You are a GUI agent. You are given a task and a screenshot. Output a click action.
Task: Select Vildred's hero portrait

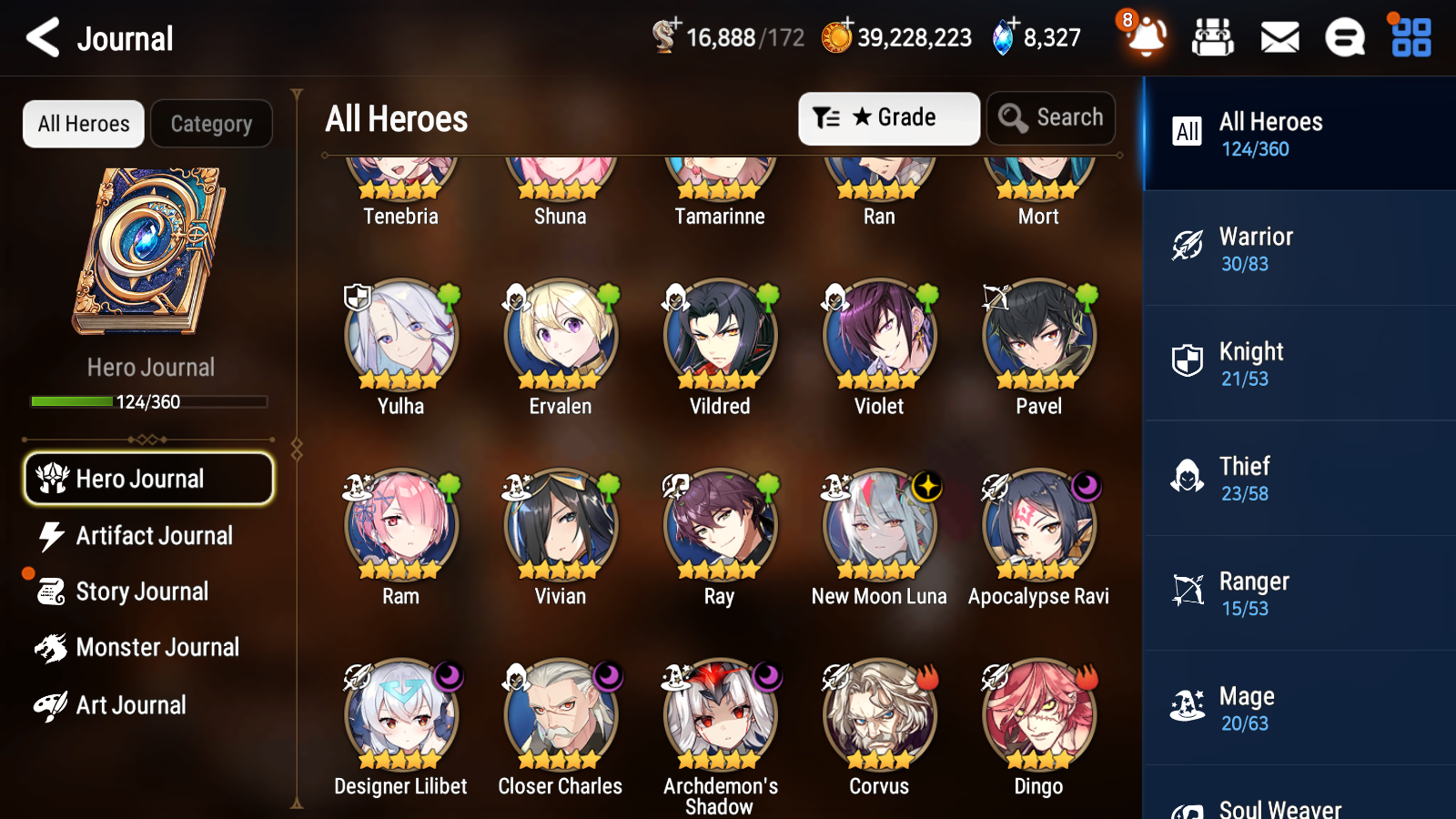point(719,336)
